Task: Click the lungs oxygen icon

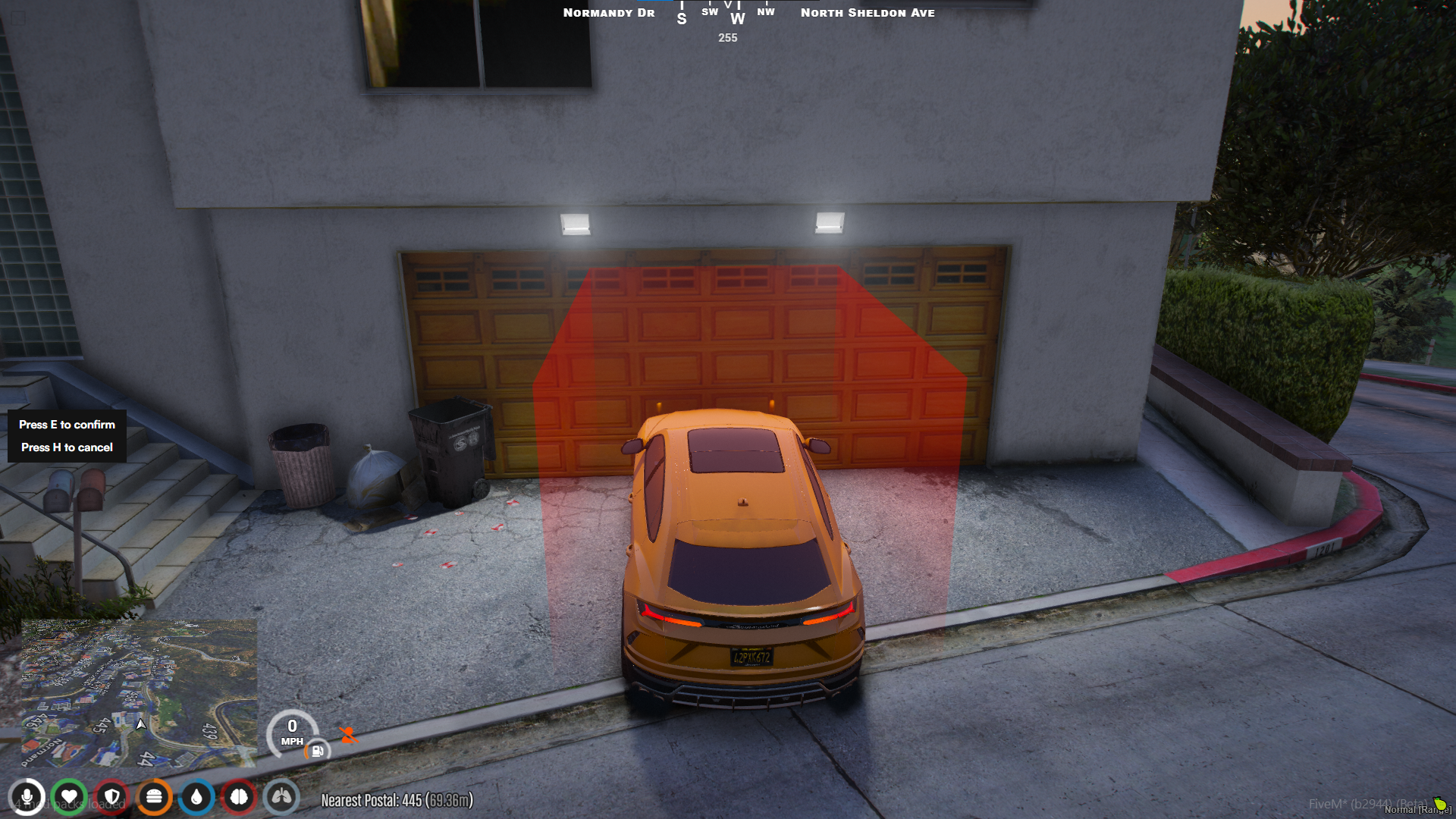Action: (281, 797)
